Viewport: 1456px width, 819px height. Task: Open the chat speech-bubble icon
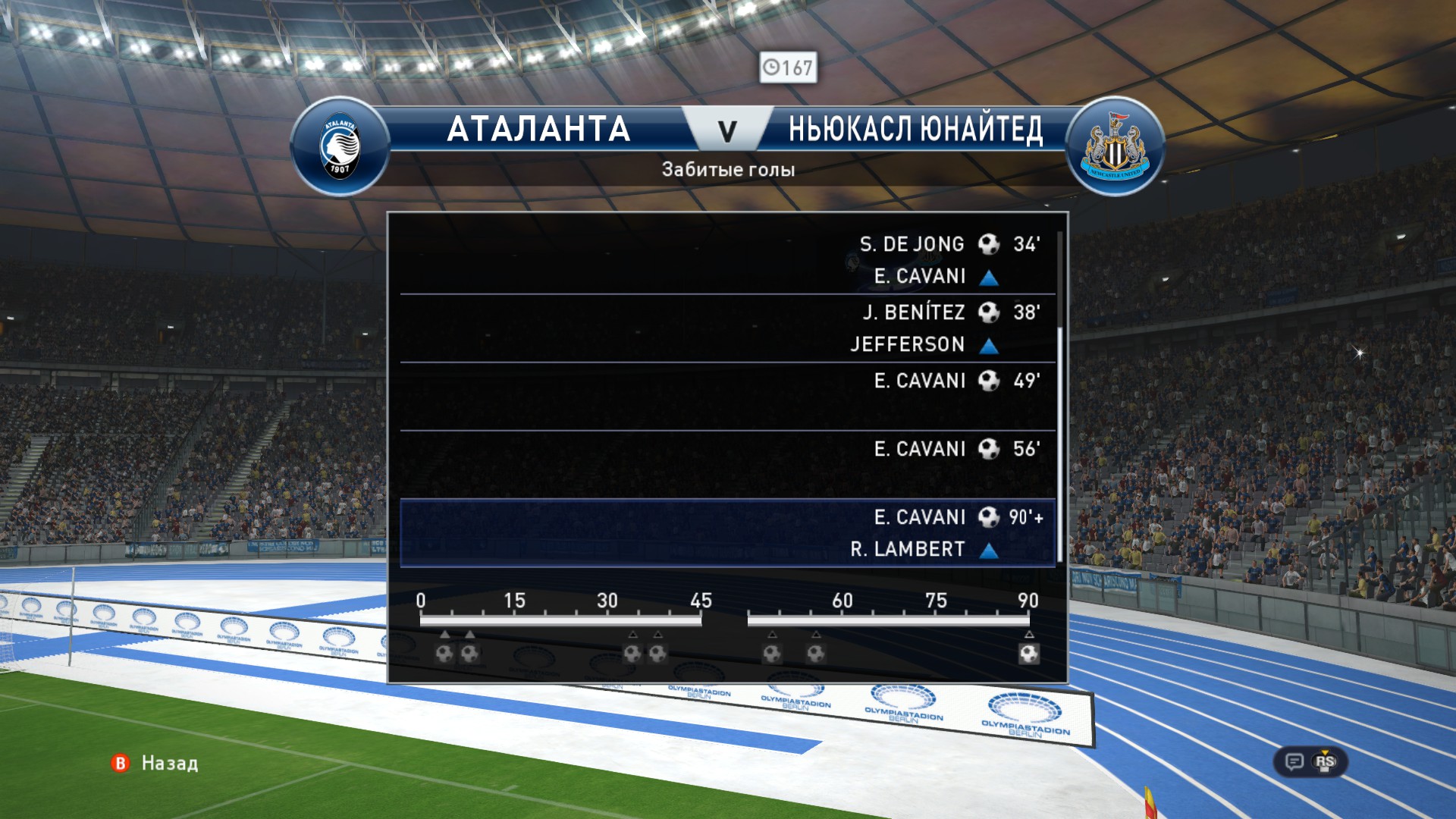(1294, 761)
